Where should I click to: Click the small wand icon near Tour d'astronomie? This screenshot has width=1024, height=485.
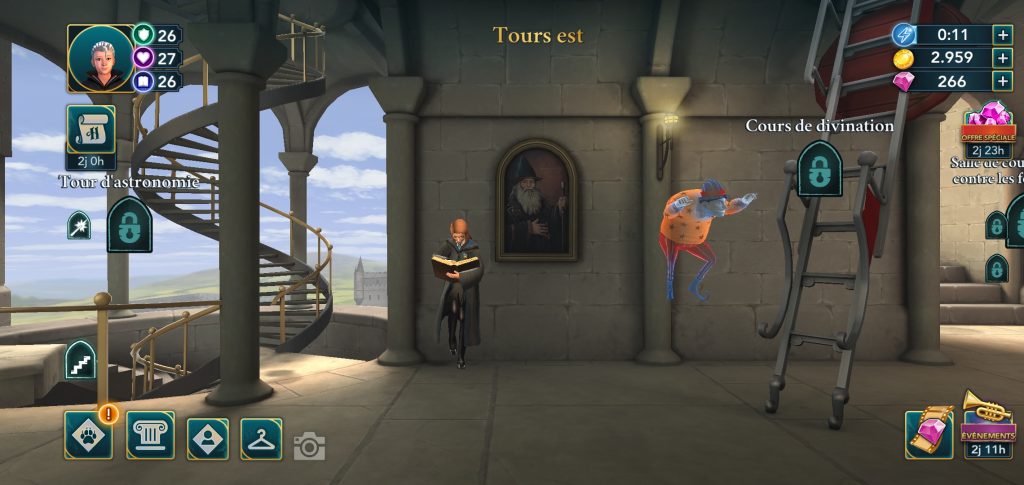tap(79, 226)
